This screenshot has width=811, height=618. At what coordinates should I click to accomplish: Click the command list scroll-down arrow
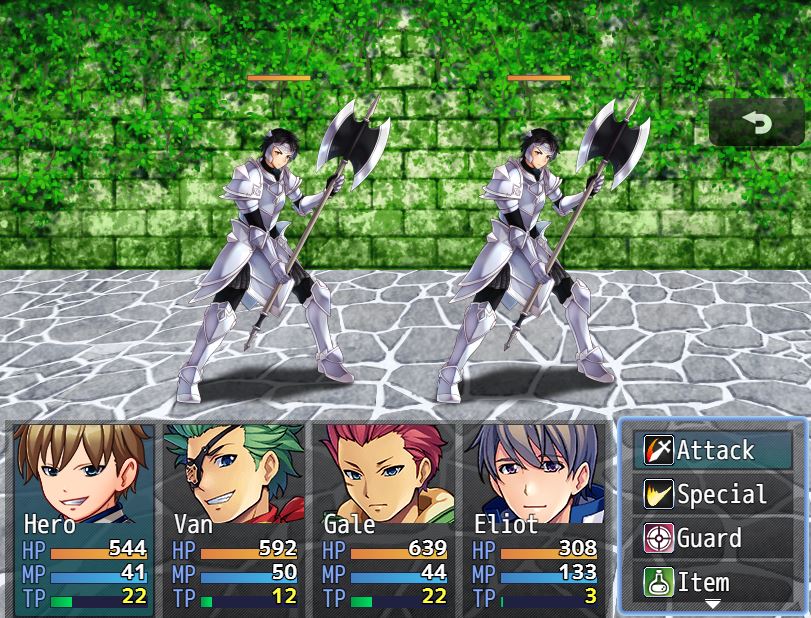coord(713,604)
